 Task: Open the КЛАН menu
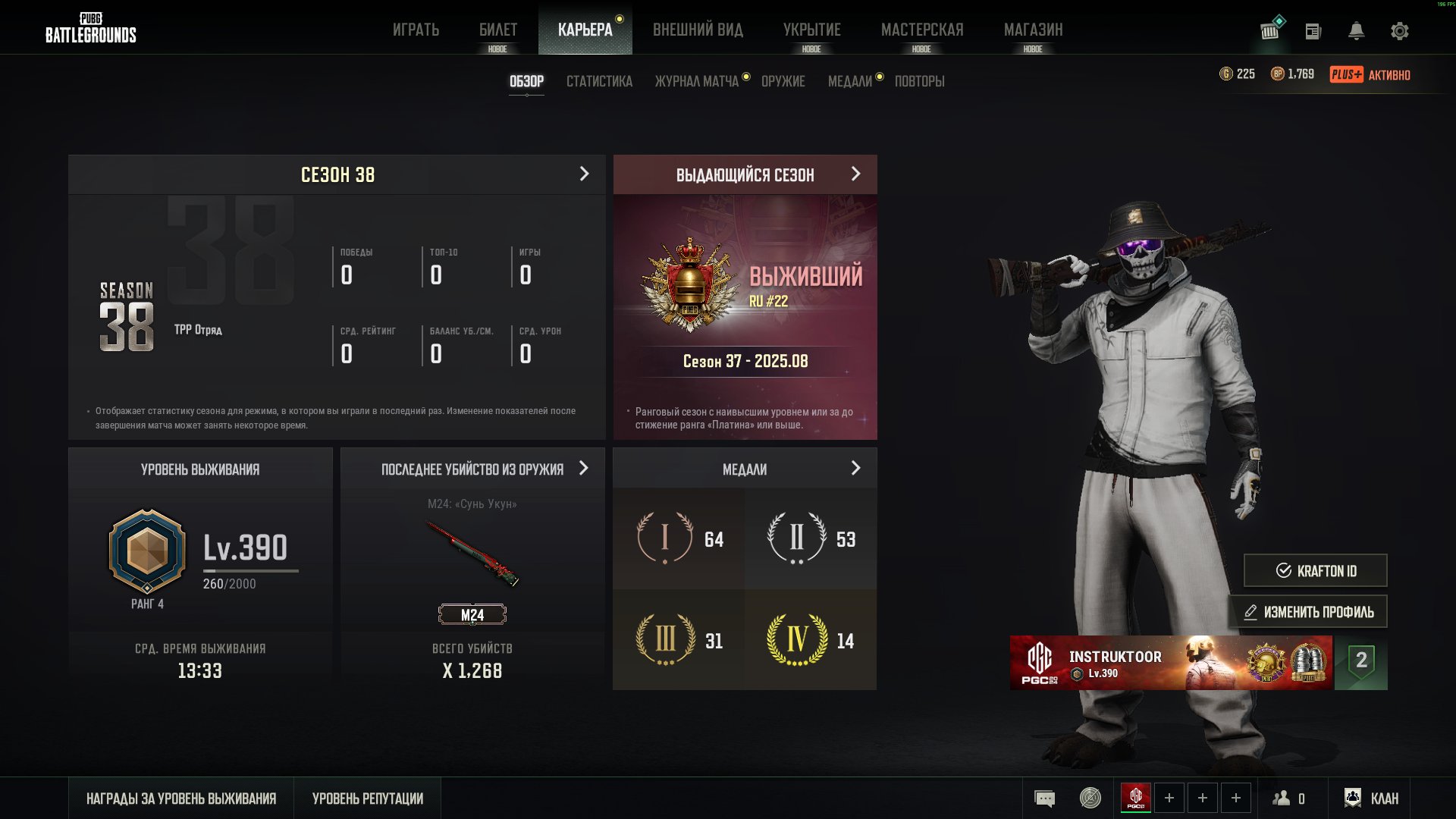[x=1371, y=799]
